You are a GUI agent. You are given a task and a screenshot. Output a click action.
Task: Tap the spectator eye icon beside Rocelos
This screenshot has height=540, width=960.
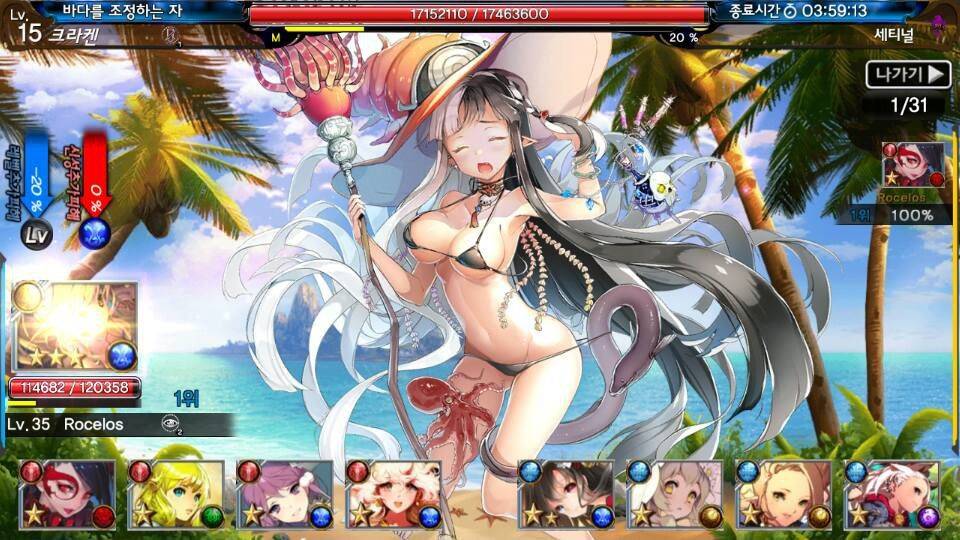tap(171, 424)
